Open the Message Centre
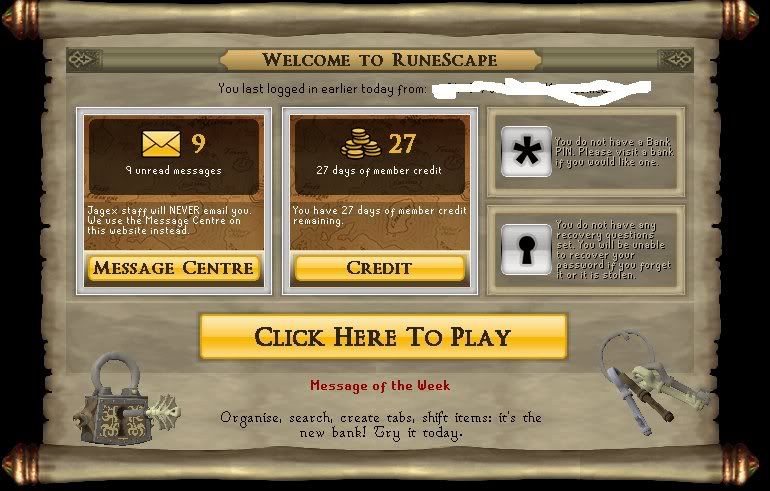 tap(174, 268)
